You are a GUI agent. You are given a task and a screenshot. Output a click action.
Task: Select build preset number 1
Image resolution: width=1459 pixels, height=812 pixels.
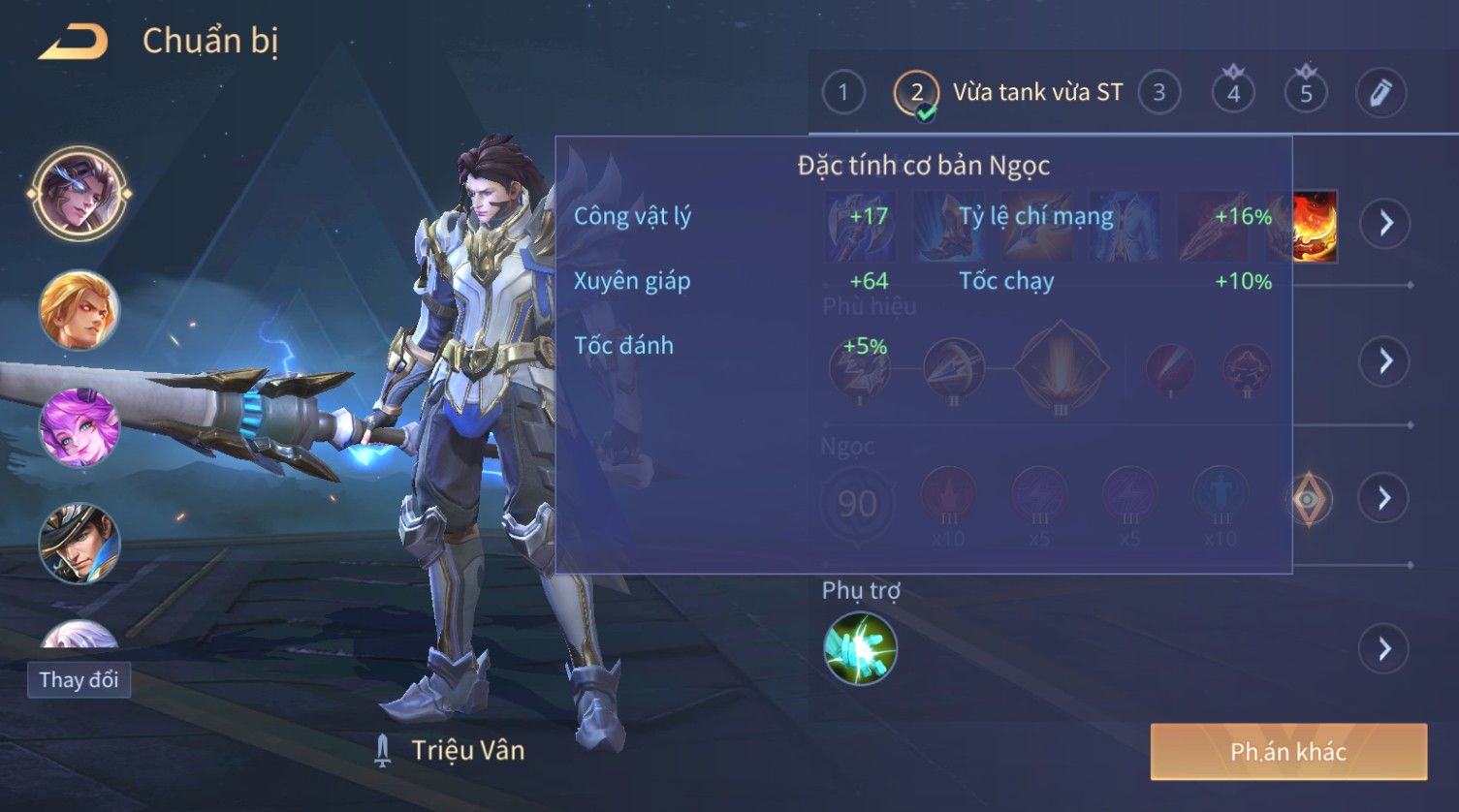coord(842,93)
